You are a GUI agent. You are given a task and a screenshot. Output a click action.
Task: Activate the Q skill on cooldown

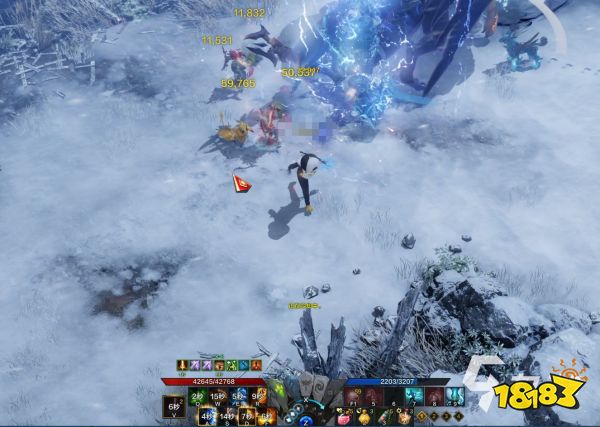point(197,397)
